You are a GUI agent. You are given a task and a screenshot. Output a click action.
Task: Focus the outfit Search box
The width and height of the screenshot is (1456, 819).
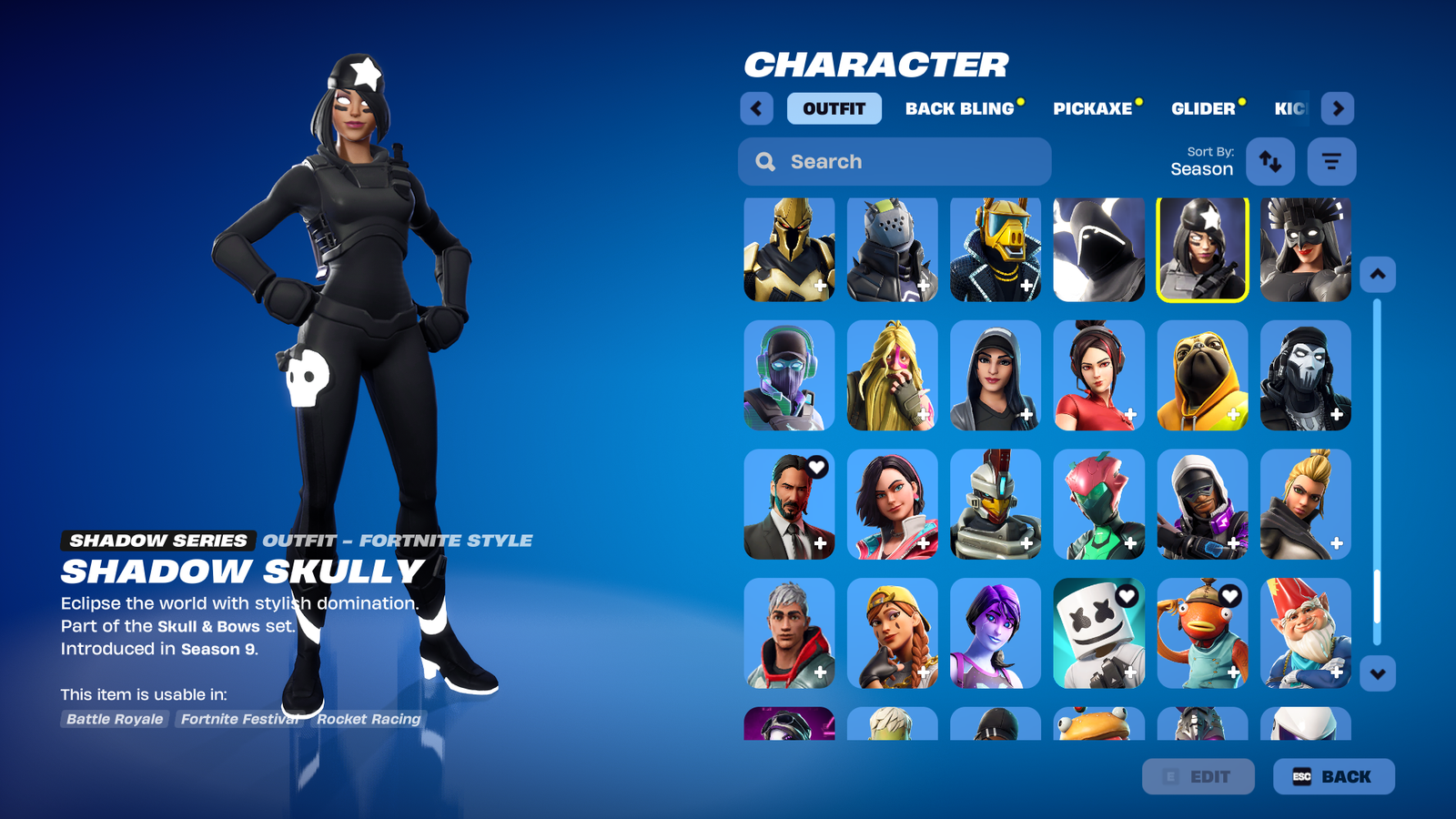(895, 162)
